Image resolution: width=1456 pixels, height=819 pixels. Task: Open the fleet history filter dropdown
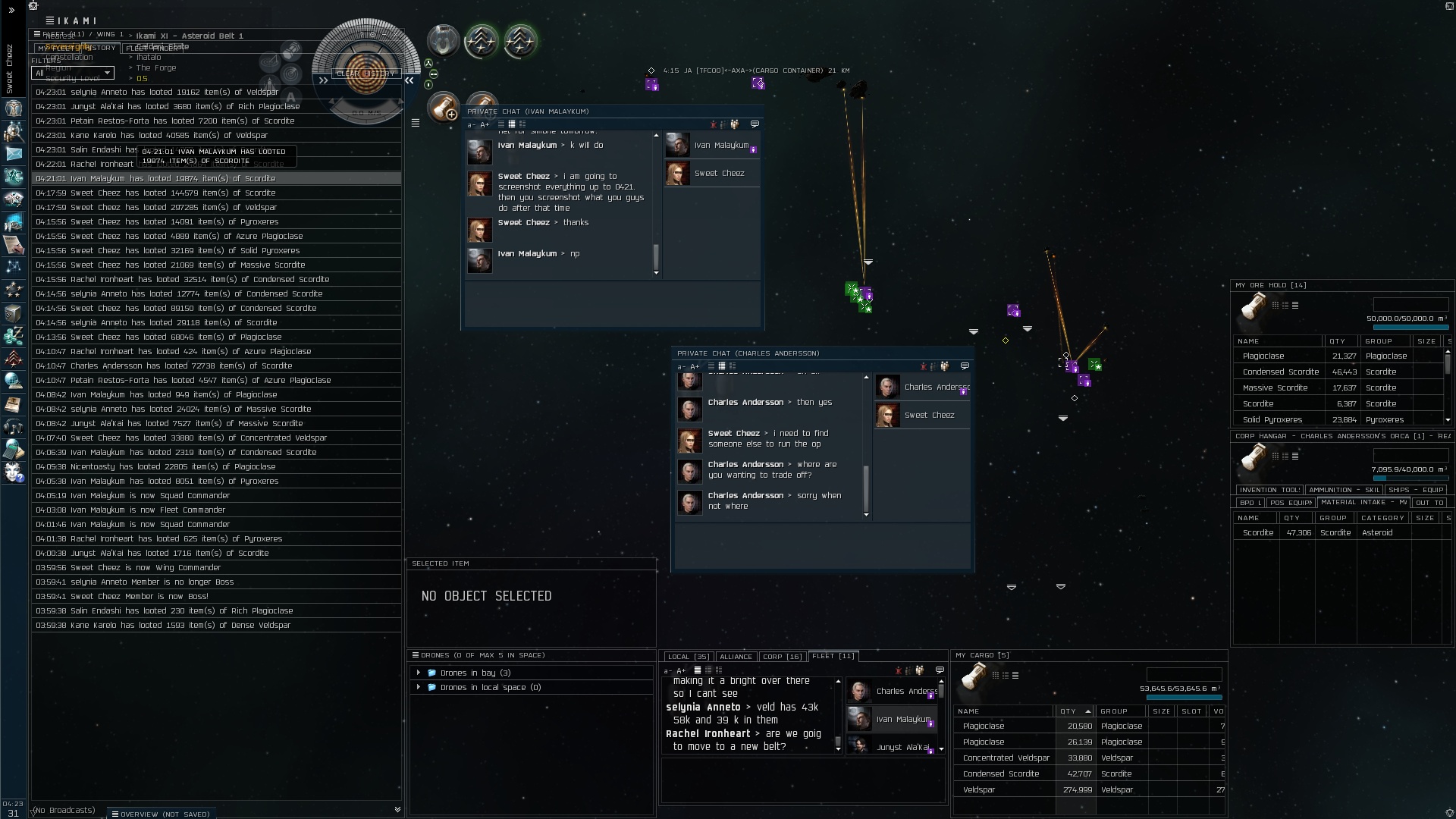point(73,73)
